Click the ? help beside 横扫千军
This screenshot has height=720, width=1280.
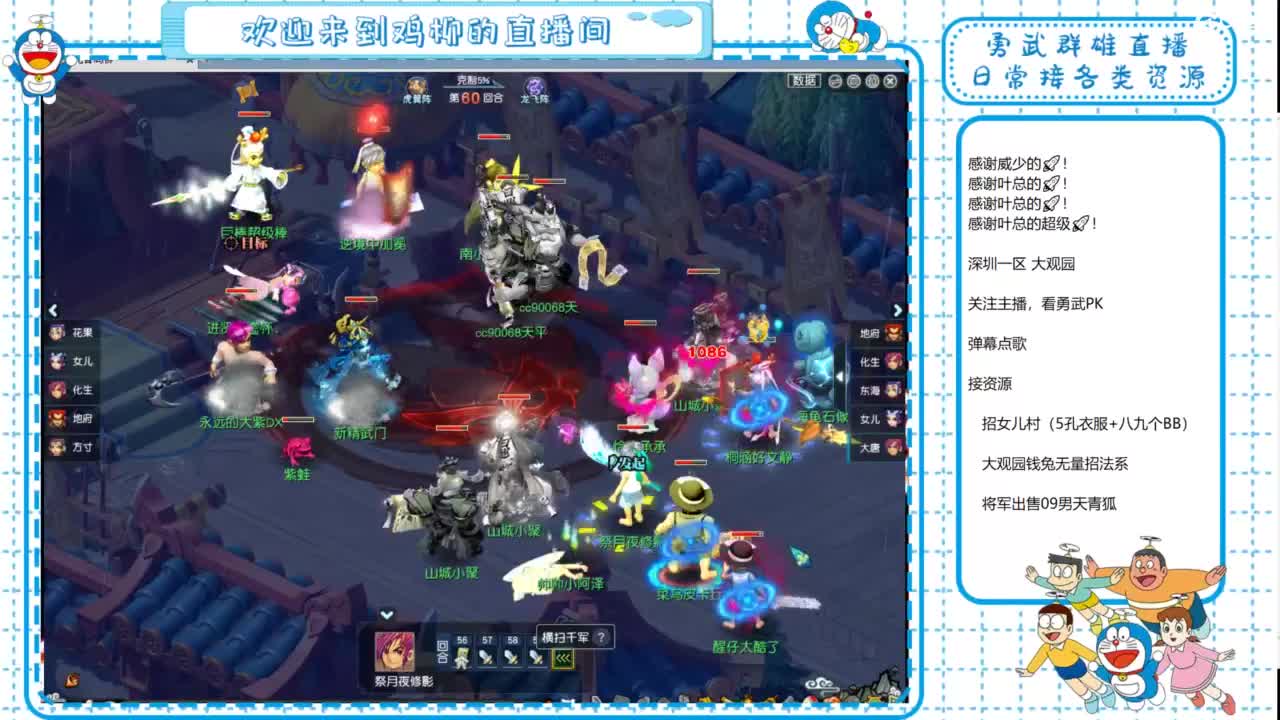[602, 637]
